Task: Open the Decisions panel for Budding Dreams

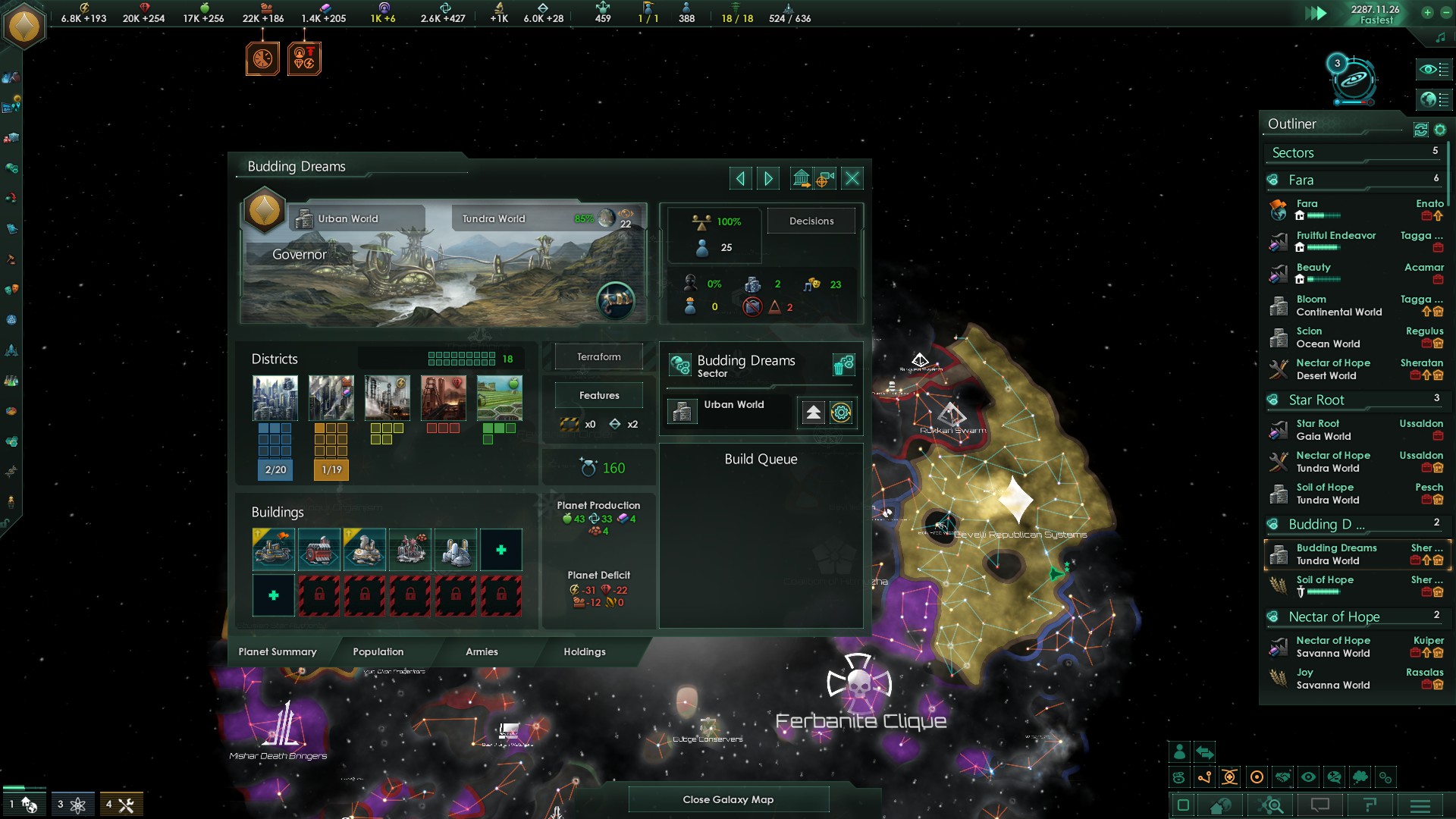Action: pos(811,221)
